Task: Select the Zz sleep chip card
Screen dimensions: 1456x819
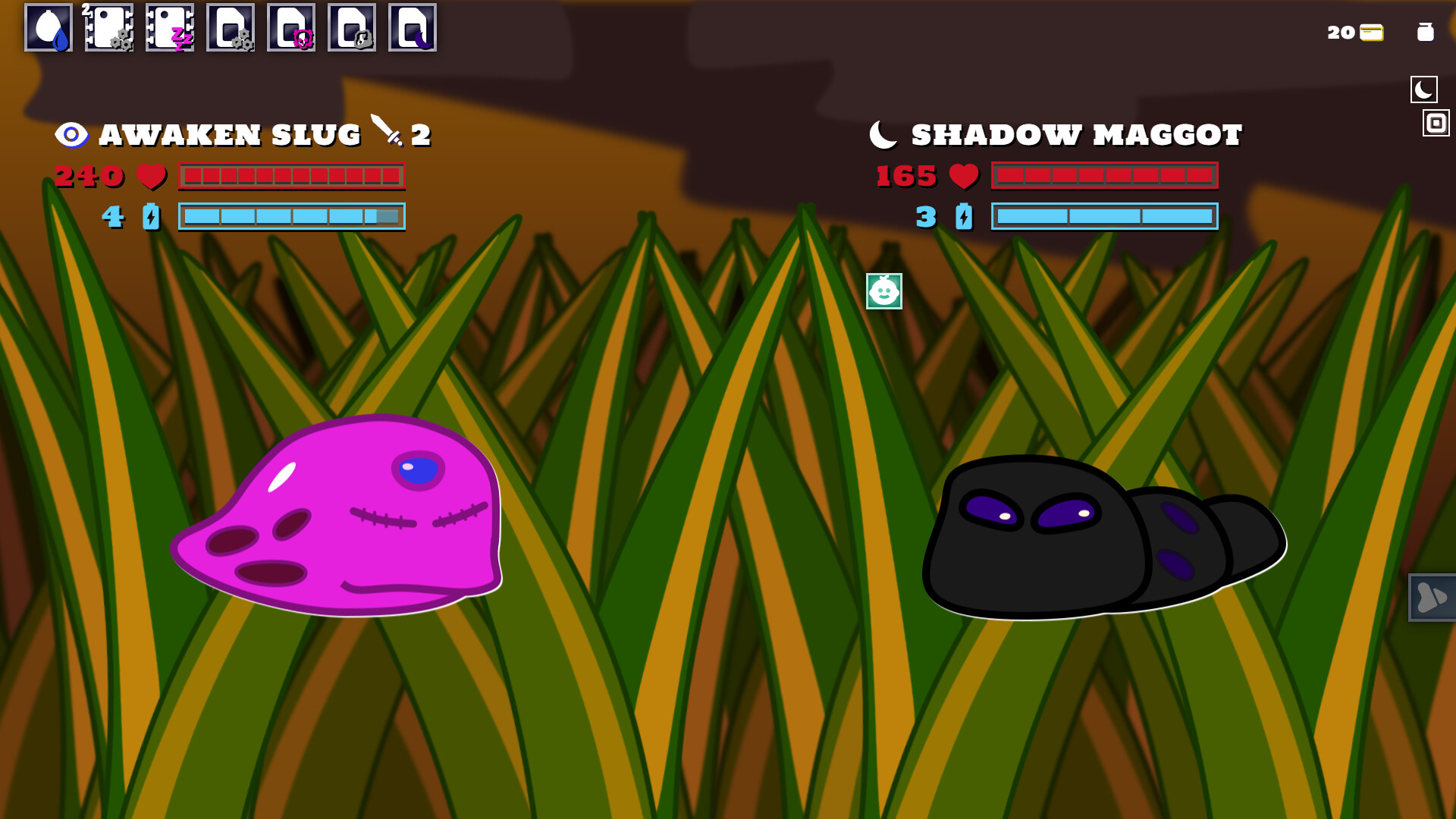Action: (x=170, y=29)
